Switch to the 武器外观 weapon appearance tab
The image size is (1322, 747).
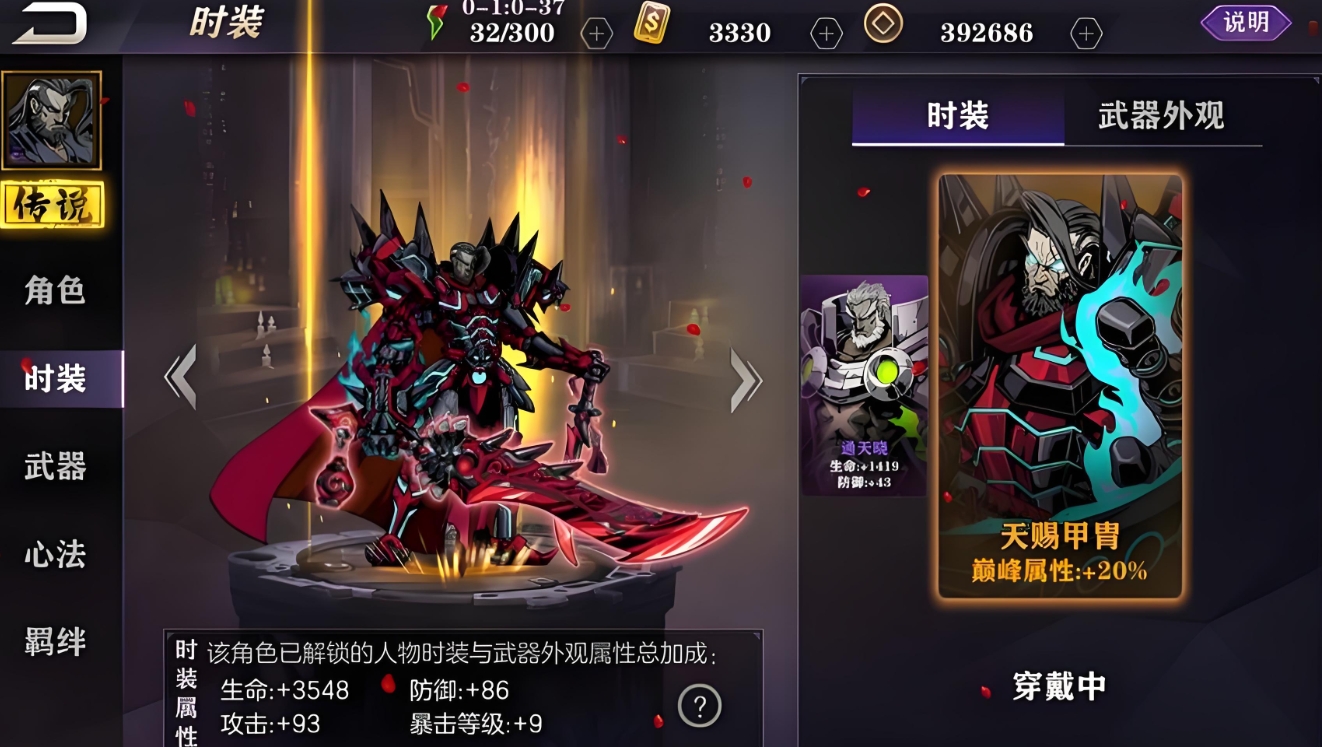(x=1160, y=115)
